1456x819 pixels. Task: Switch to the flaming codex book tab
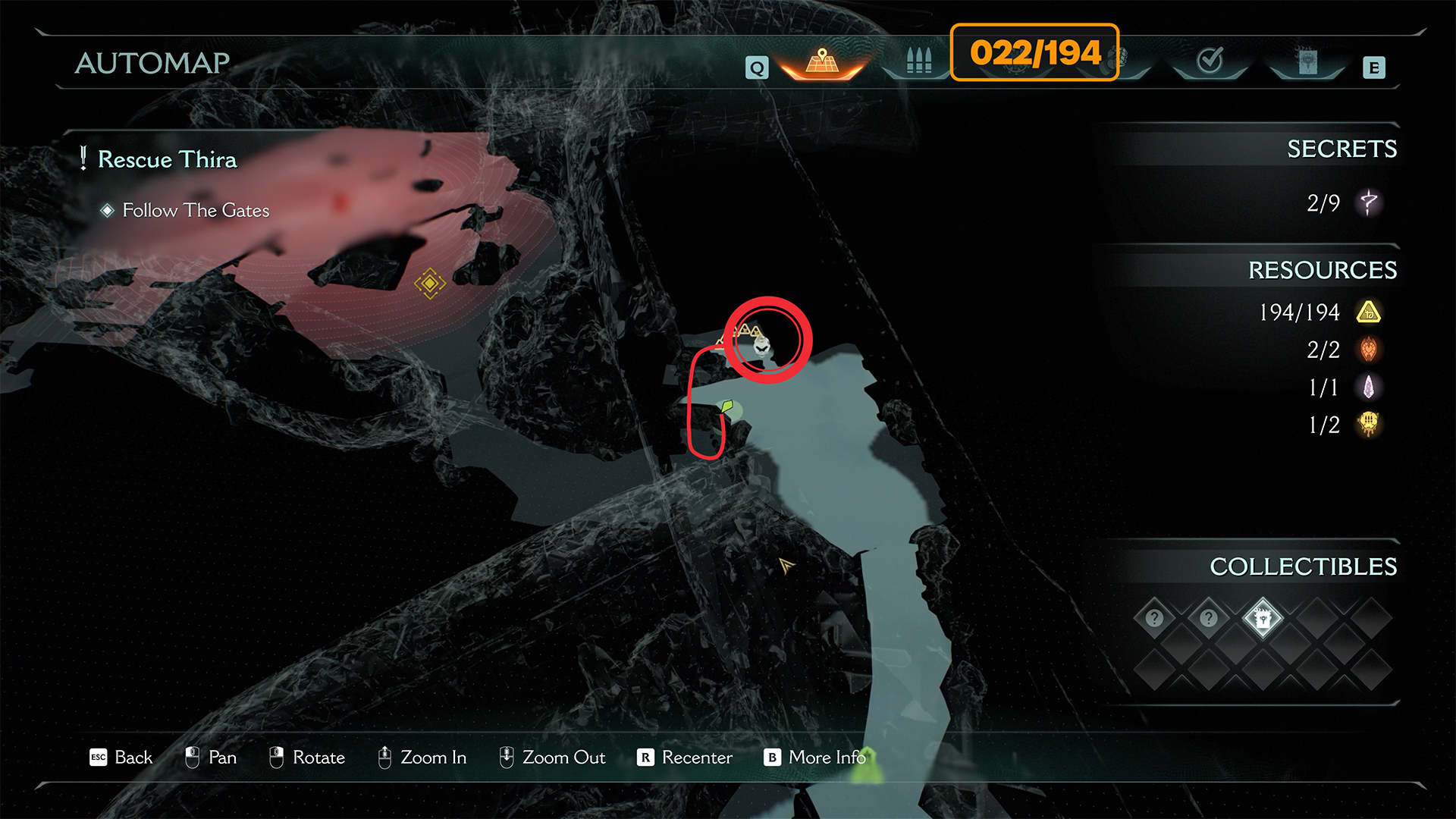tap(1307, 61)
